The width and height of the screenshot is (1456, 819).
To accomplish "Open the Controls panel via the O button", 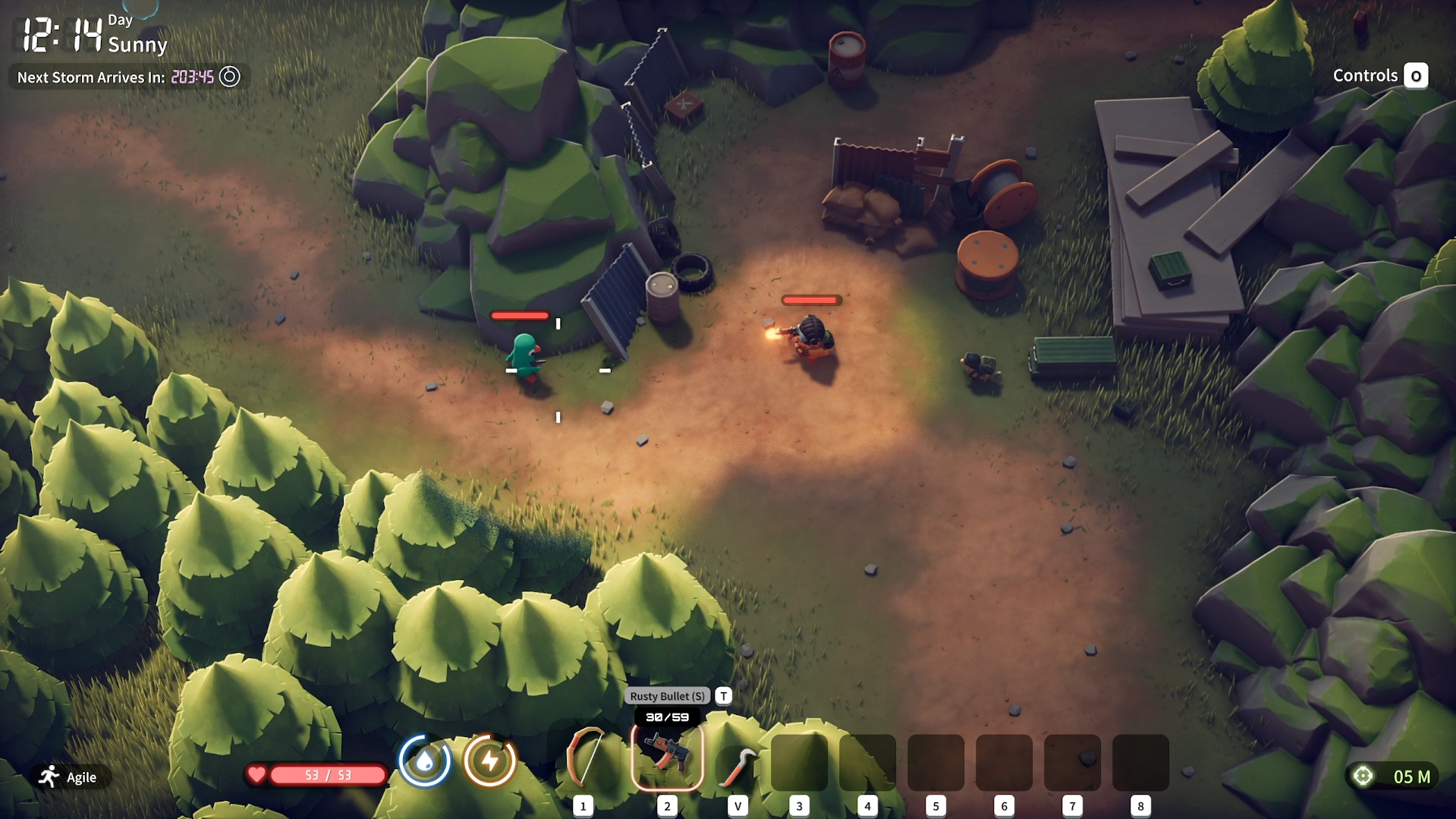I will point(1416,75).
